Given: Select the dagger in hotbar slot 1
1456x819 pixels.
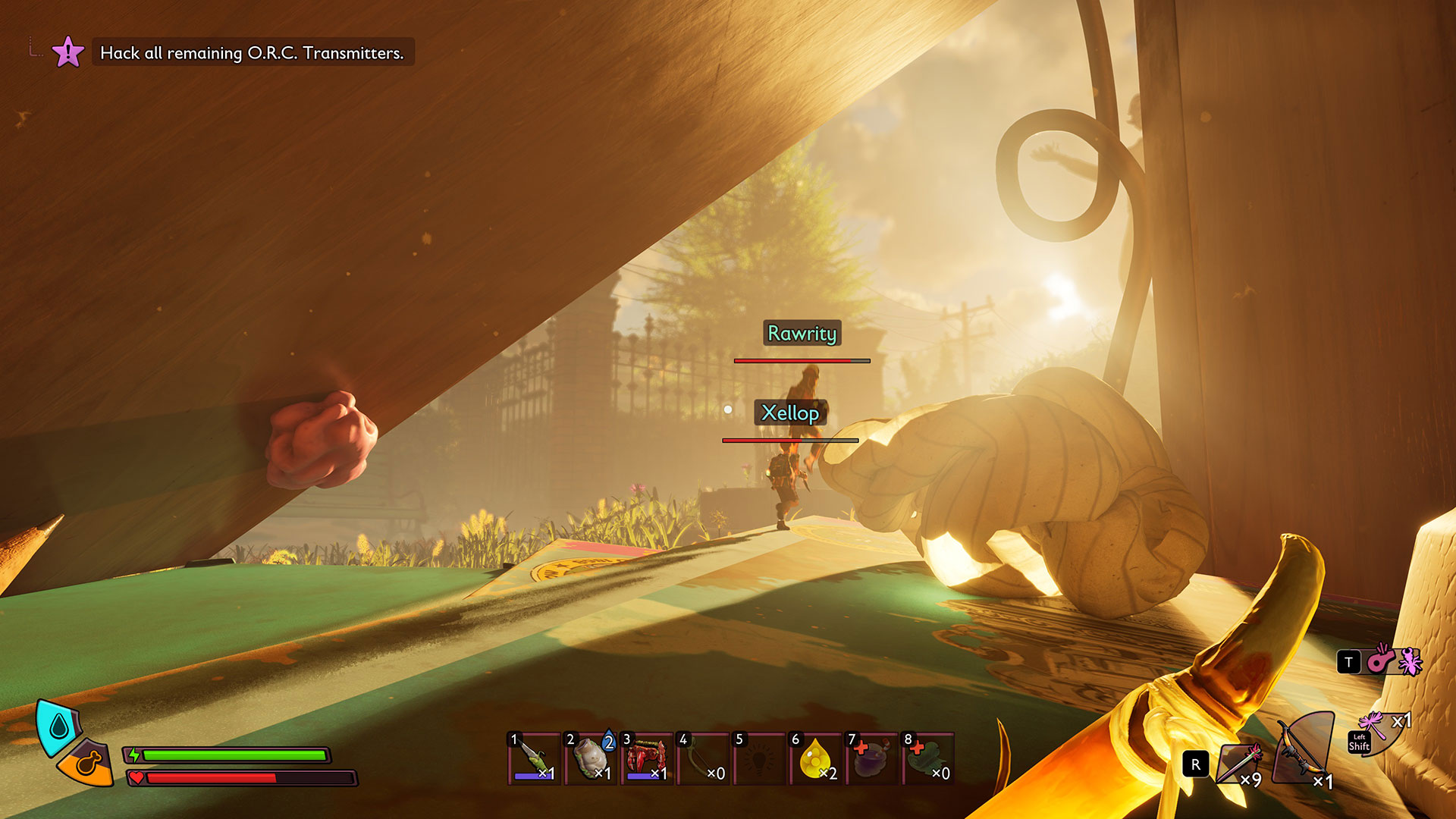Looking at the screenshot, I should pos(534,758).
